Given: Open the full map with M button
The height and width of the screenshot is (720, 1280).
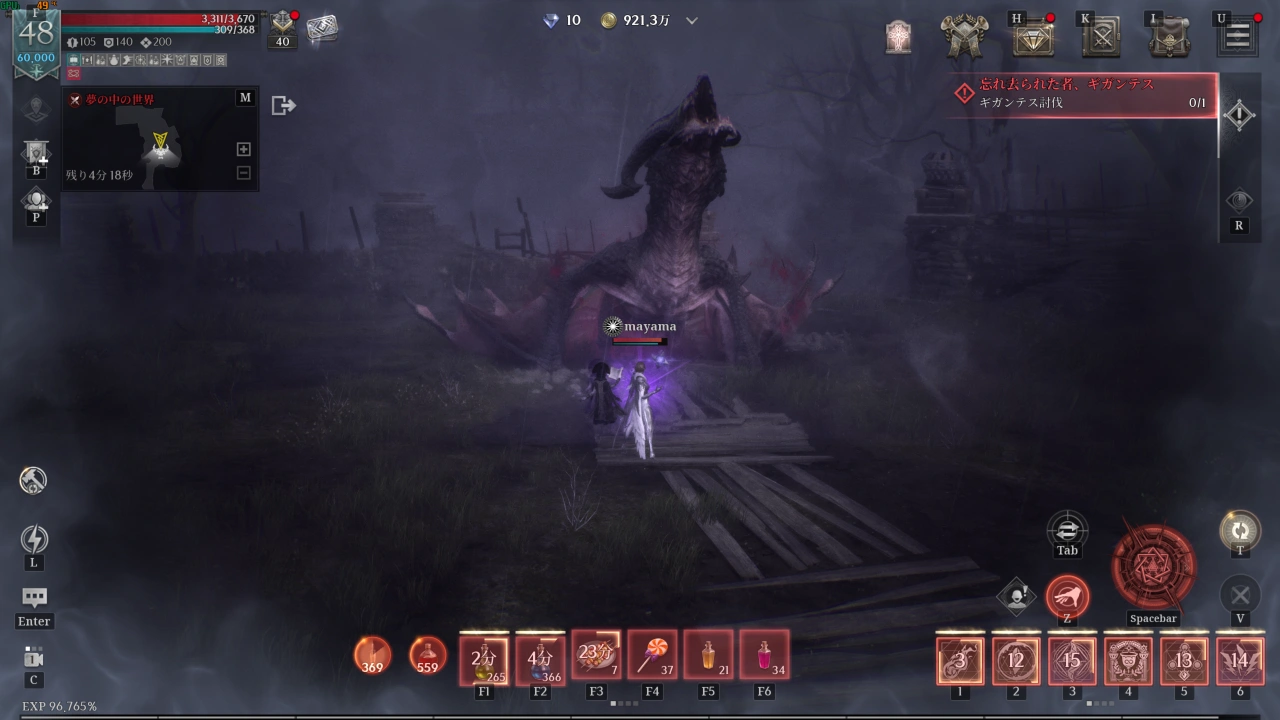Looking at the screenshot, I should tap(245, 97).
